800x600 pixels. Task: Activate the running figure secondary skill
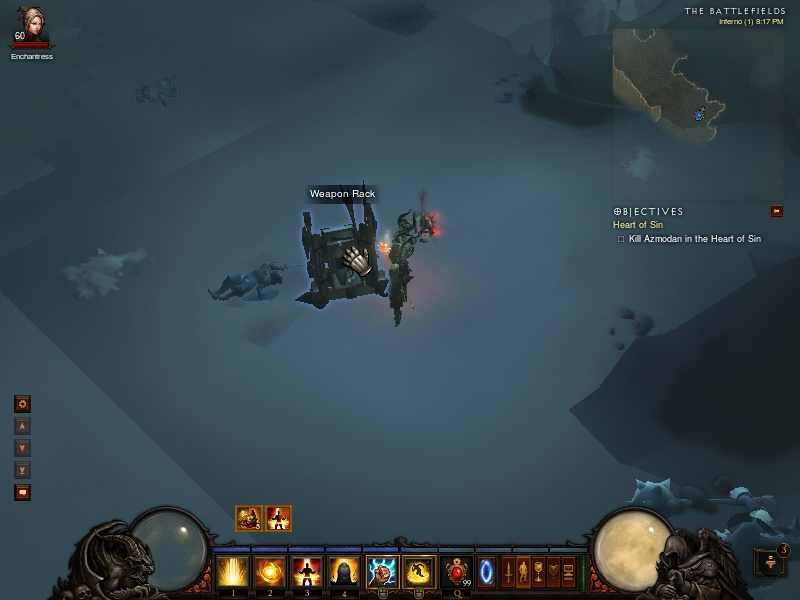419,572
